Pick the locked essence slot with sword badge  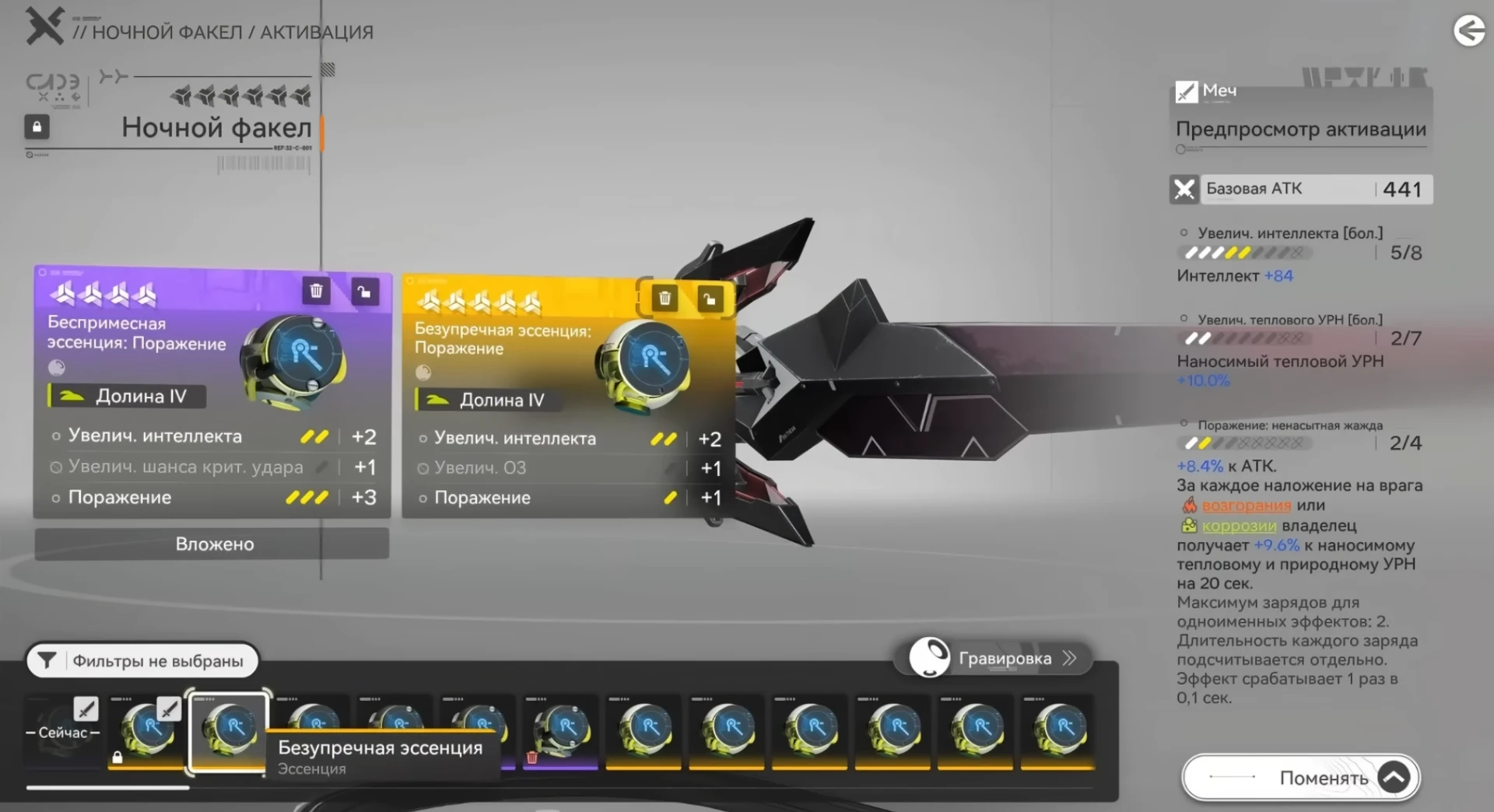pos(146,731)
